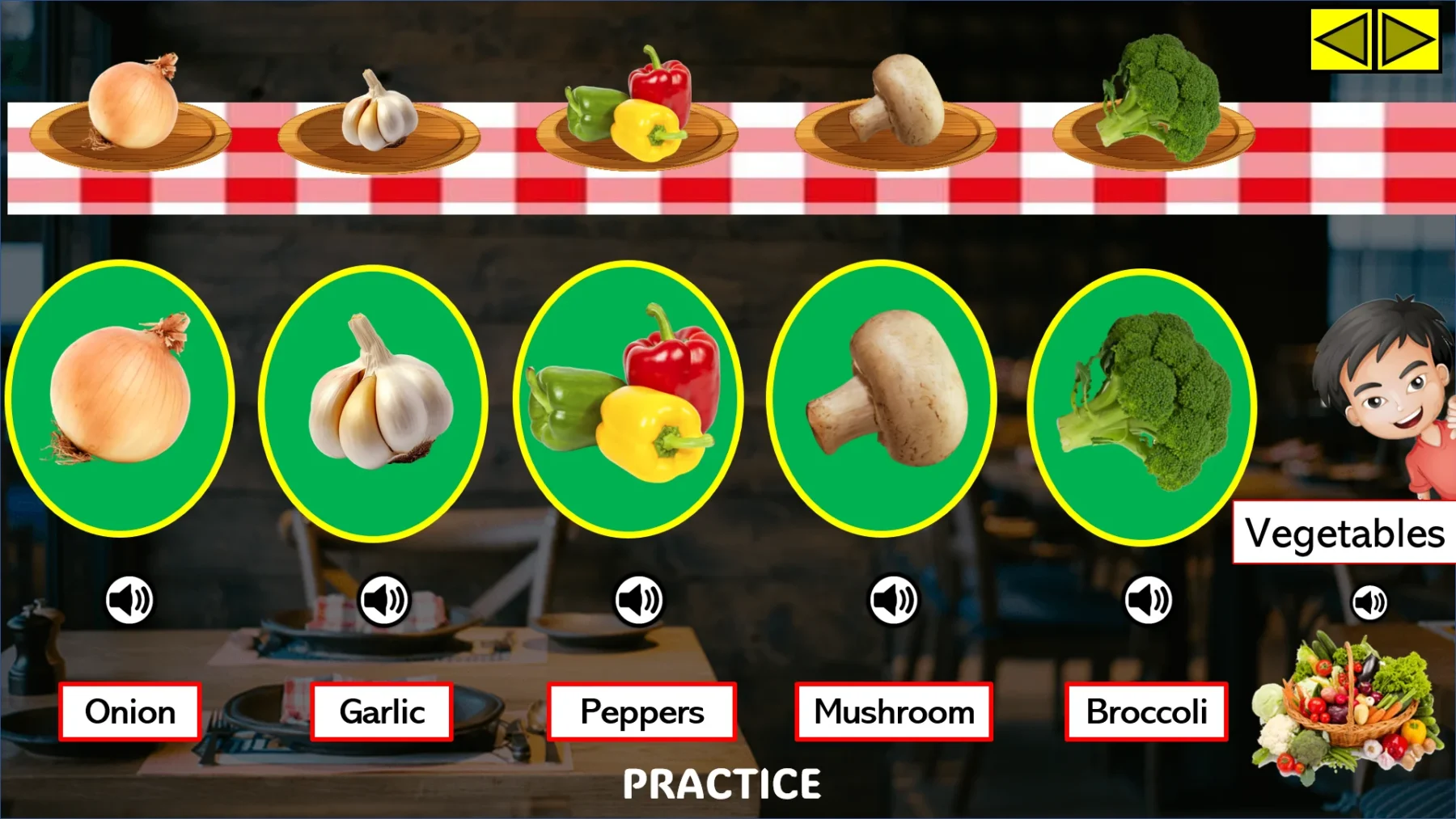1456x819 pixels.
Task: Select the PRACTICE mode text
Action: [x=722, y=783]
